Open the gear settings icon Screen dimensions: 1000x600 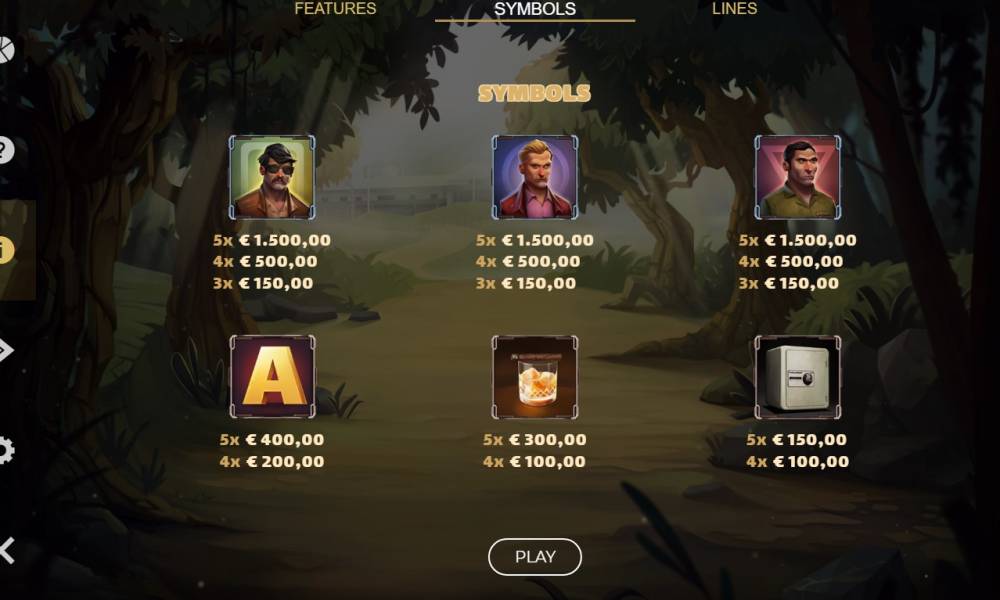point(5,451)
